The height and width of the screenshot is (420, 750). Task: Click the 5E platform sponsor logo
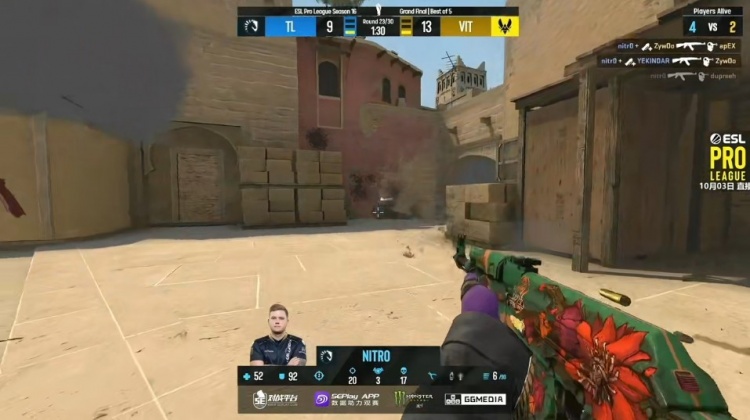point(275,399)
